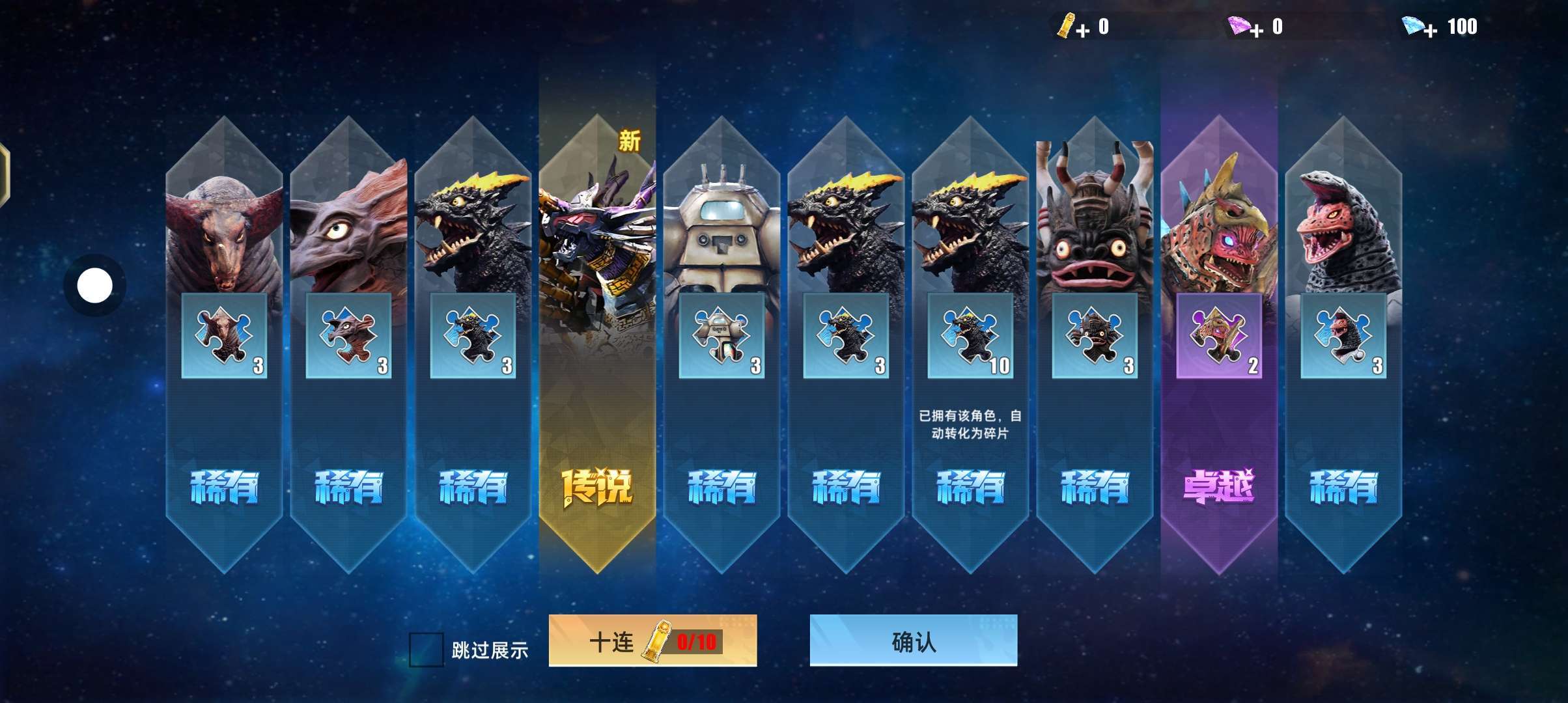Add more blue diamonds

[x=1429, y=31]
